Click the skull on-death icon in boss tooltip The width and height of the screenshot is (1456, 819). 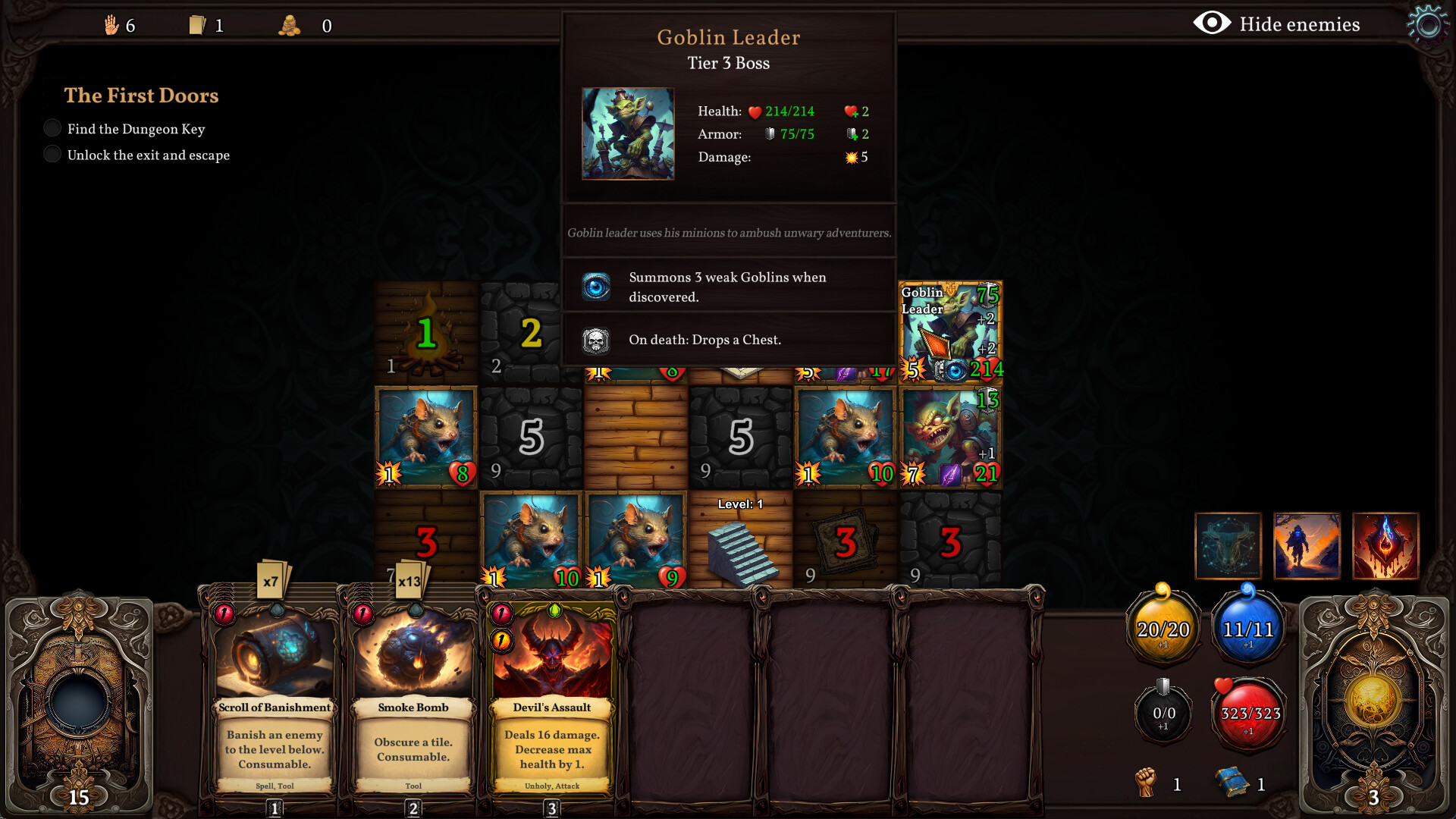[597, 340]
